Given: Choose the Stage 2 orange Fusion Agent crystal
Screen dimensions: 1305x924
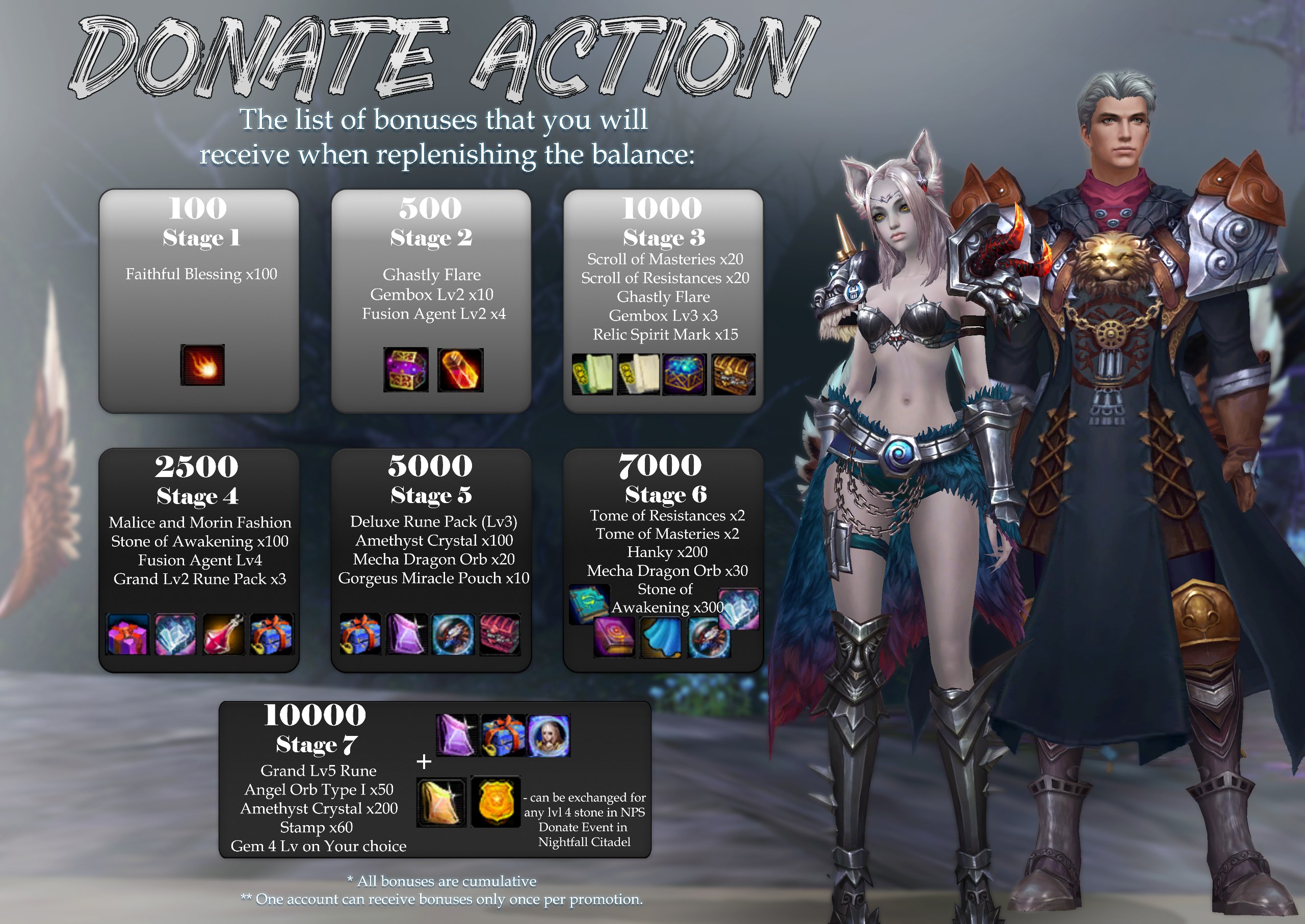Looking at the screenshot, I should pyautogui.click(x=460, y=370).
